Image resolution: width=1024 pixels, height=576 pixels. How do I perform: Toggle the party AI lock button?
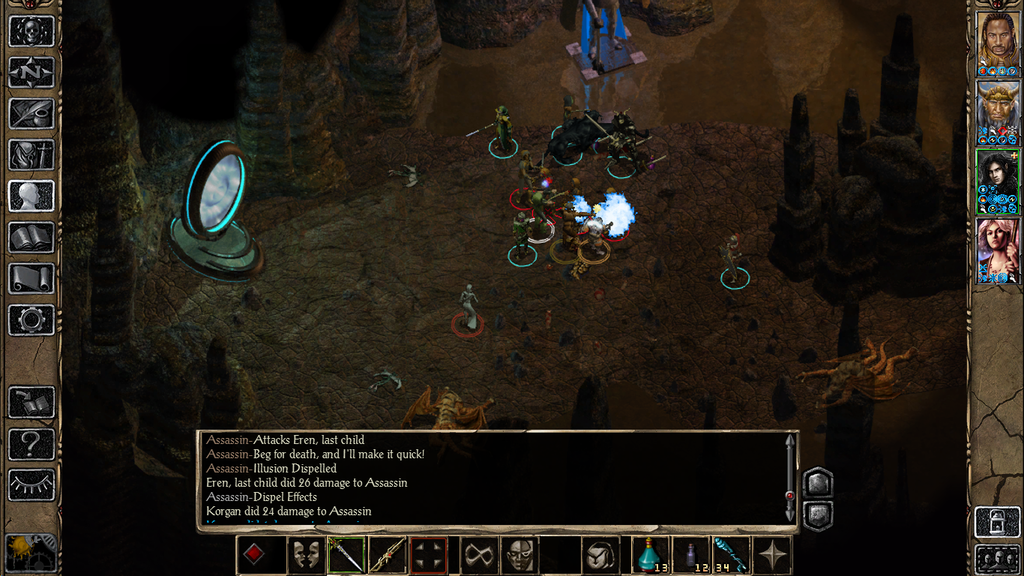point(996,522)
